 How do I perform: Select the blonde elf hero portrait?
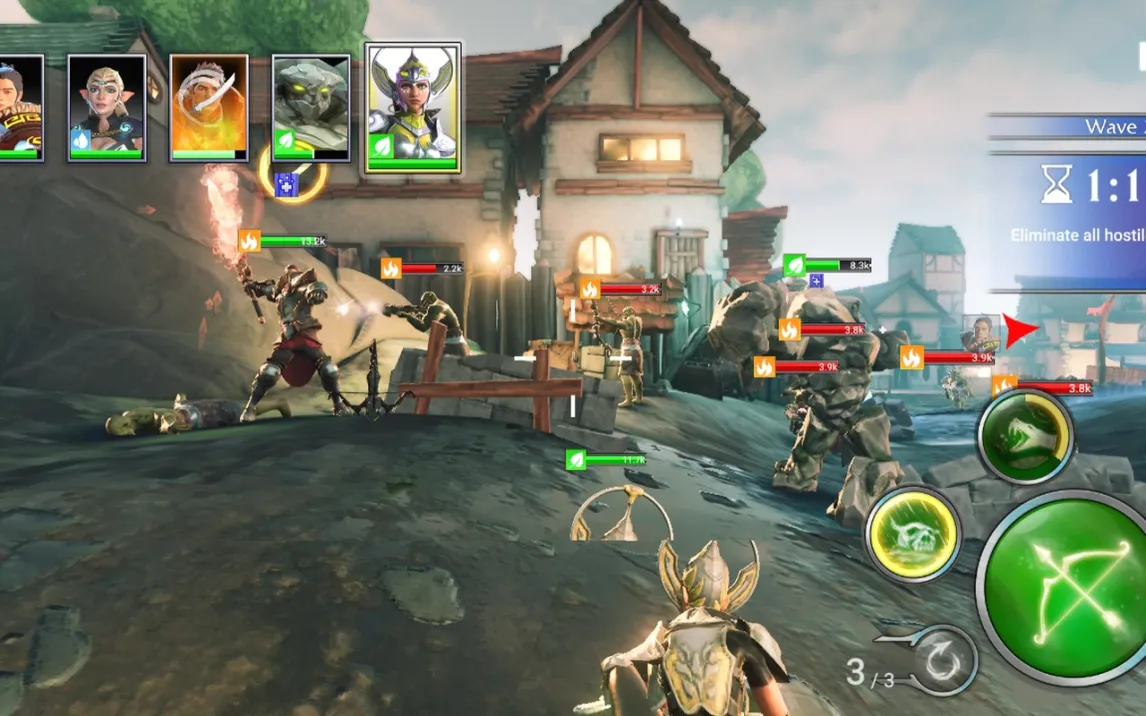point(106,107)
